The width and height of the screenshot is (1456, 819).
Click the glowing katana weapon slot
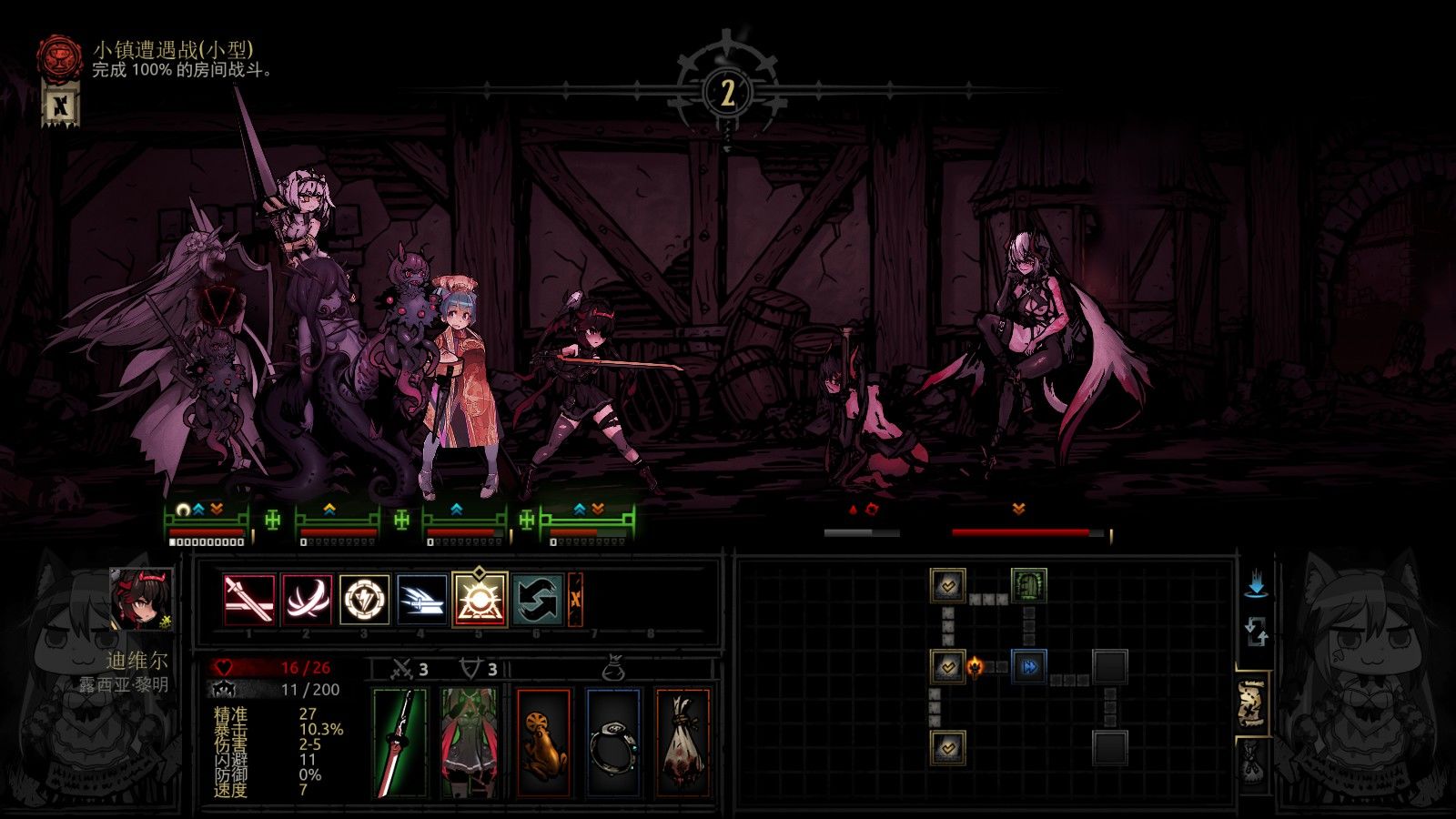point(399,742)
